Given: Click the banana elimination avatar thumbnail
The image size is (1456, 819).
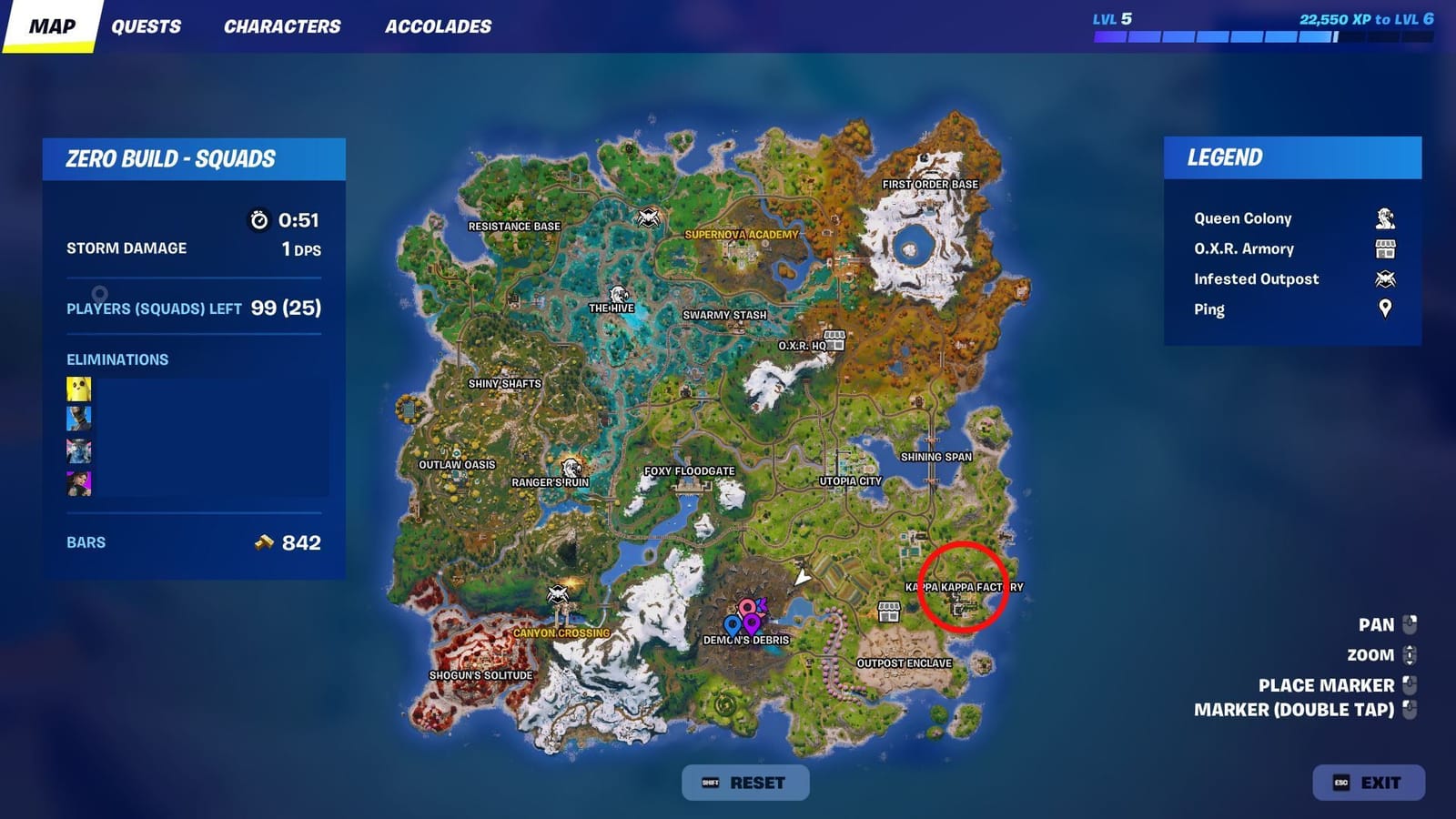Looking at the screenshot, I should click(x=79, y=389).
